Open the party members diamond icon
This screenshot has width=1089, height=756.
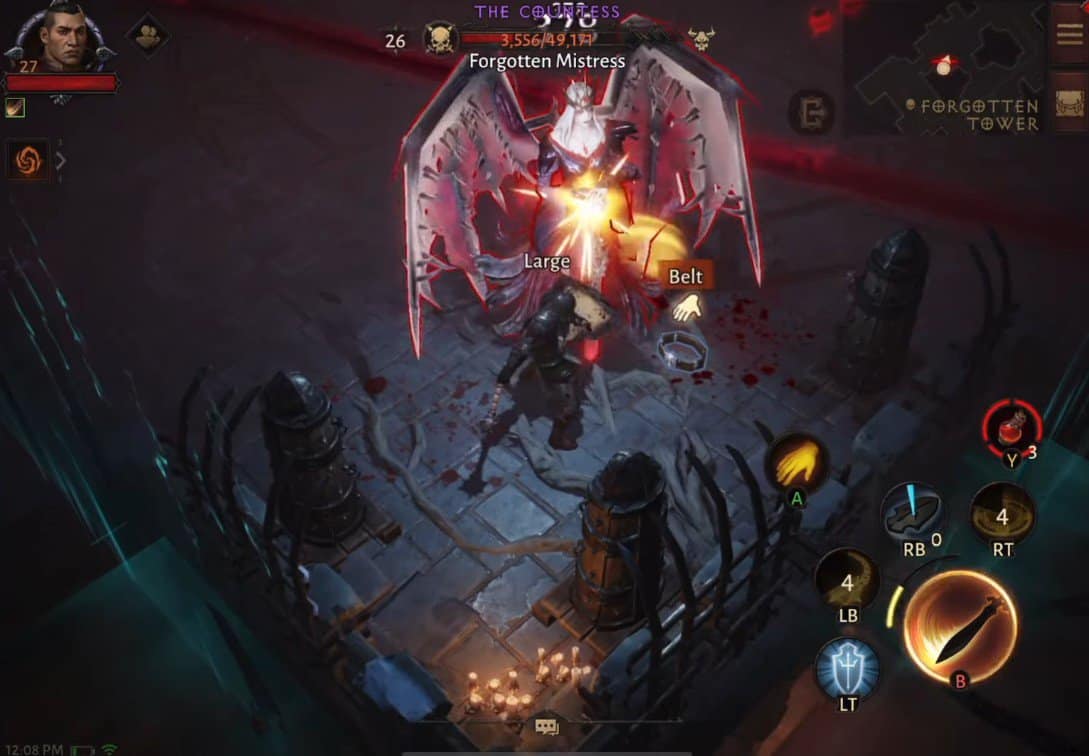147,36
